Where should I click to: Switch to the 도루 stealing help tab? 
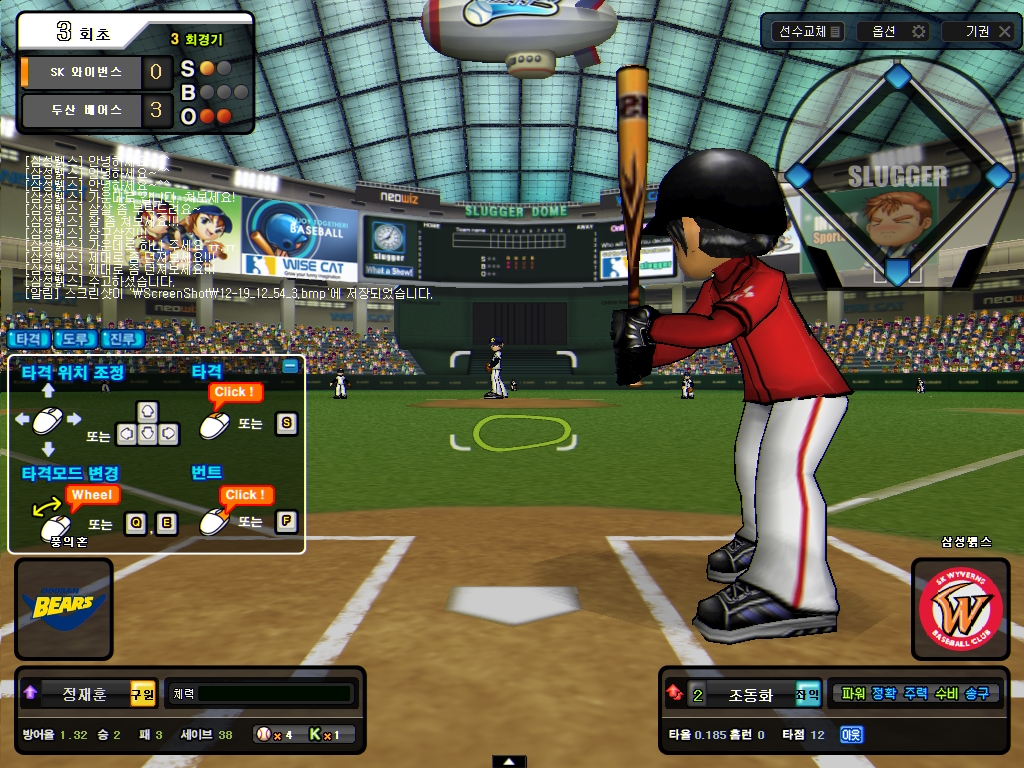point(76,339)
